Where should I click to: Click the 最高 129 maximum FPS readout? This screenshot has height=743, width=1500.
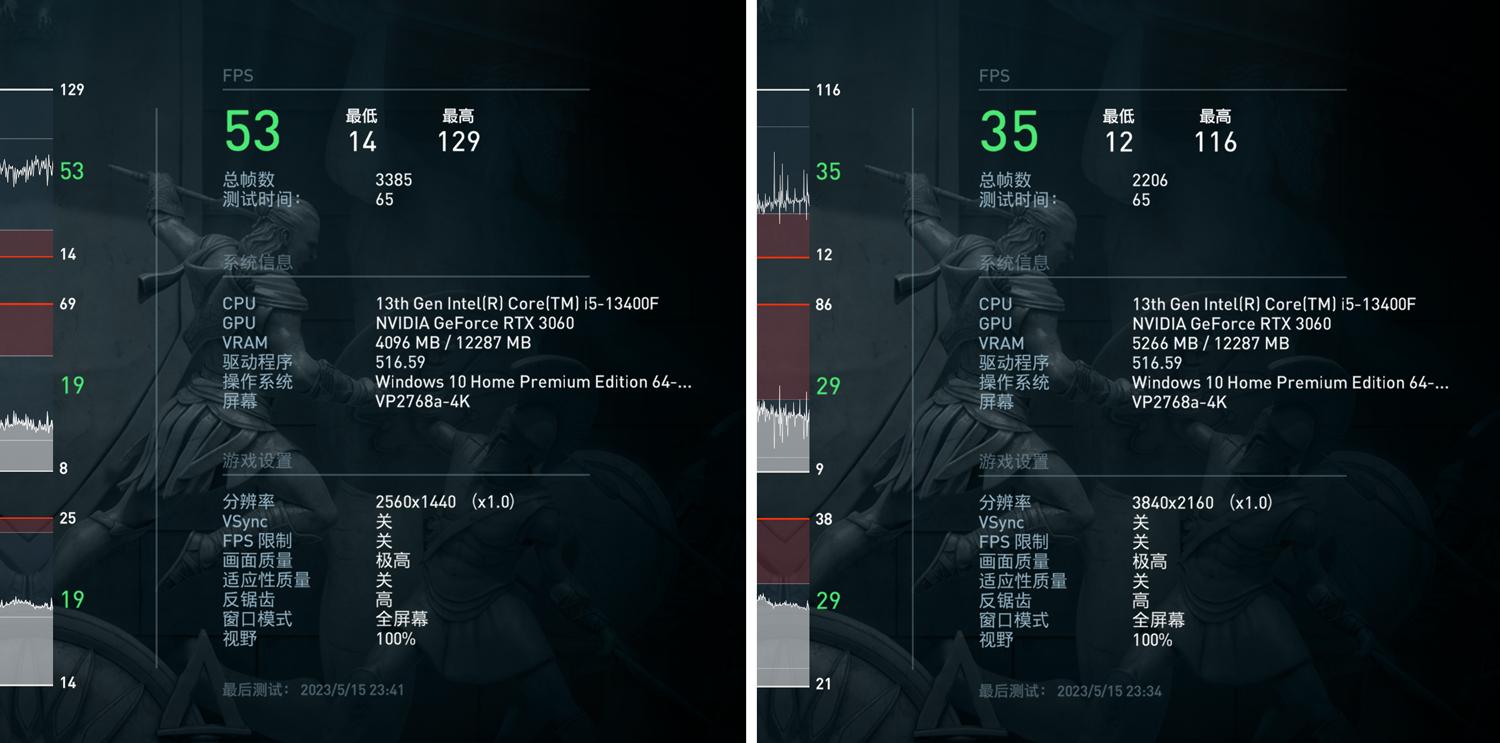tap(457, 130)
